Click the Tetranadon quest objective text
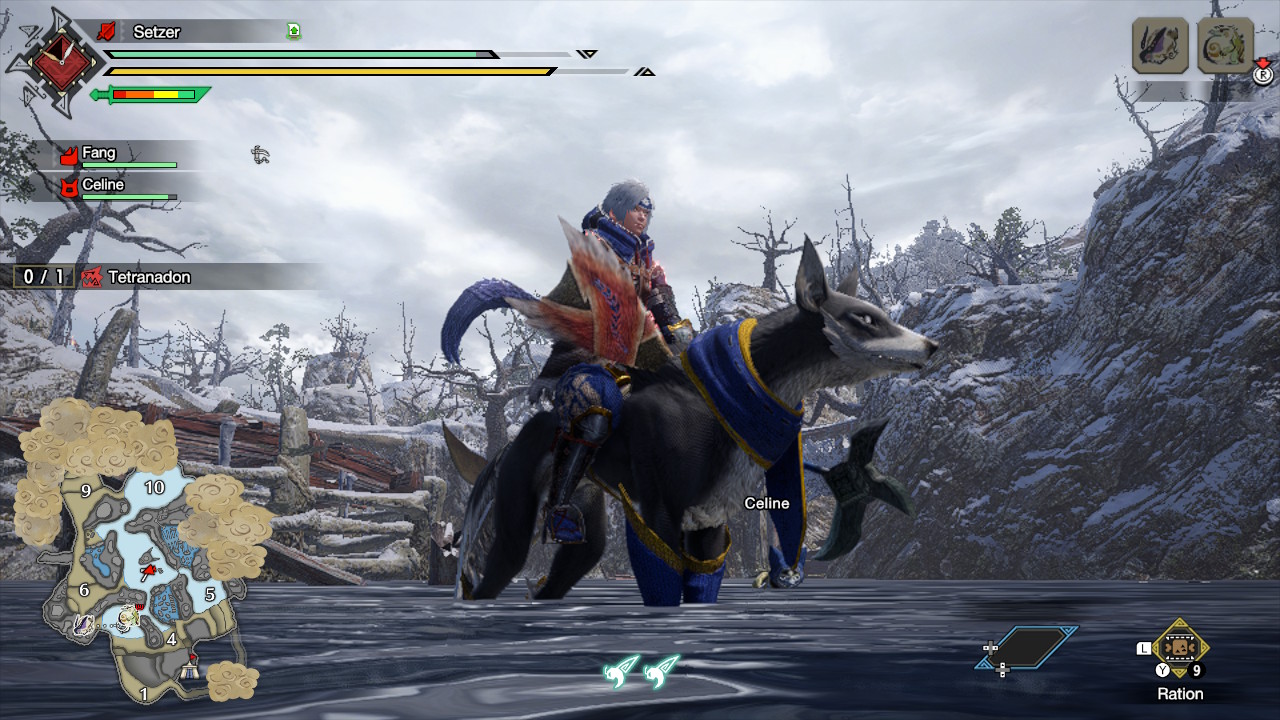1280x720 pixels. click(148, 277)
